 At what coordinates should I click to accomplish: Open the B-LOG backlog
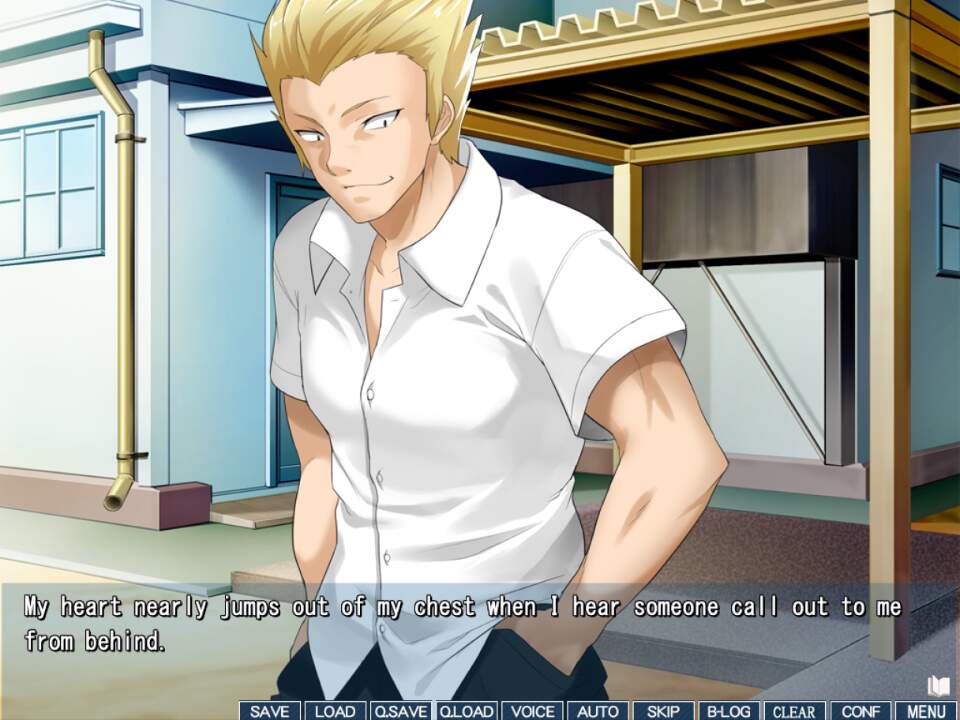click(729, 711)
